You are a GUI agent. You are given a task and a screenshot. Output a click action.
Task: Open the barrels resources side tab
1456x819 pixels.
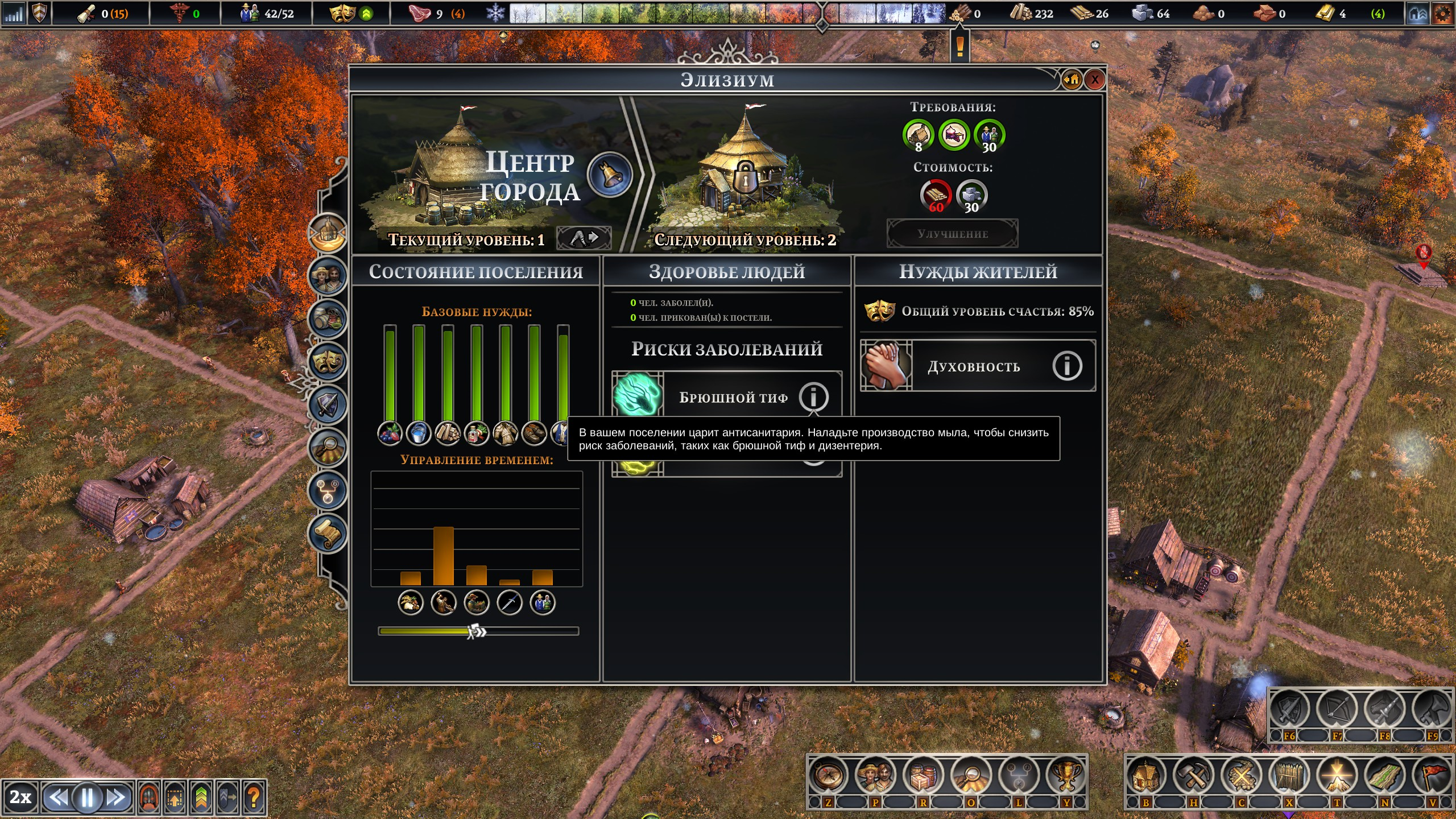pos(328,318)
